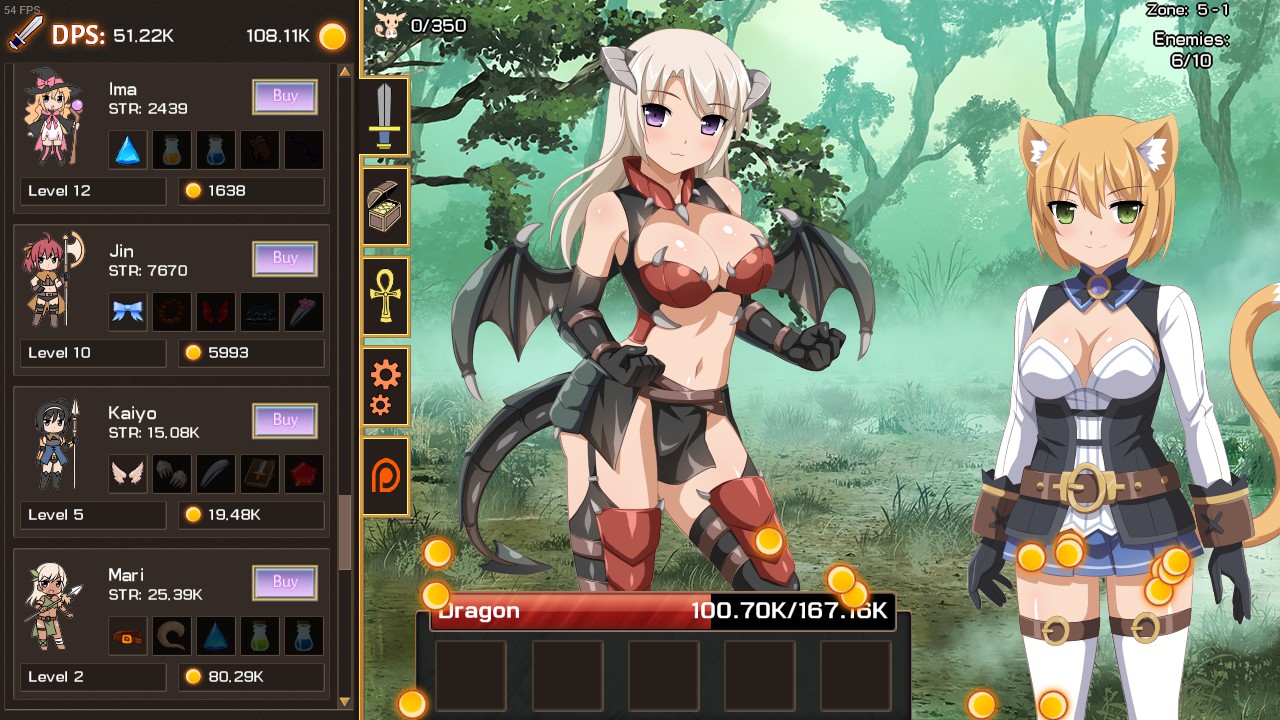This screenshot has height=720, width=1280.
Task: Click the gold coin beside 108.11K
Action: click(330, 35)
